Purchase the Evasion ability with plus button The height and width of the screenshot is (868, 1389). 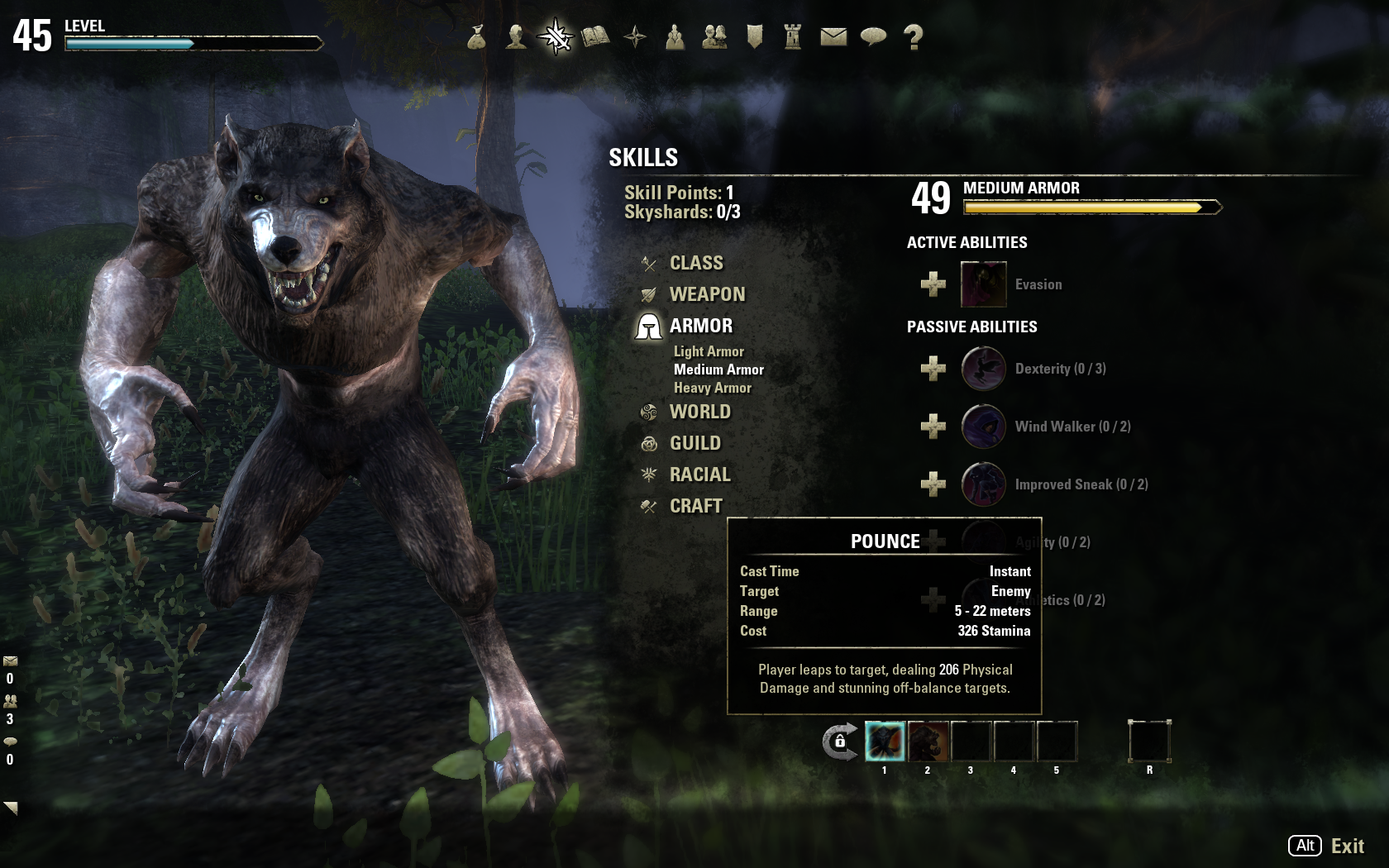[933, 284]
